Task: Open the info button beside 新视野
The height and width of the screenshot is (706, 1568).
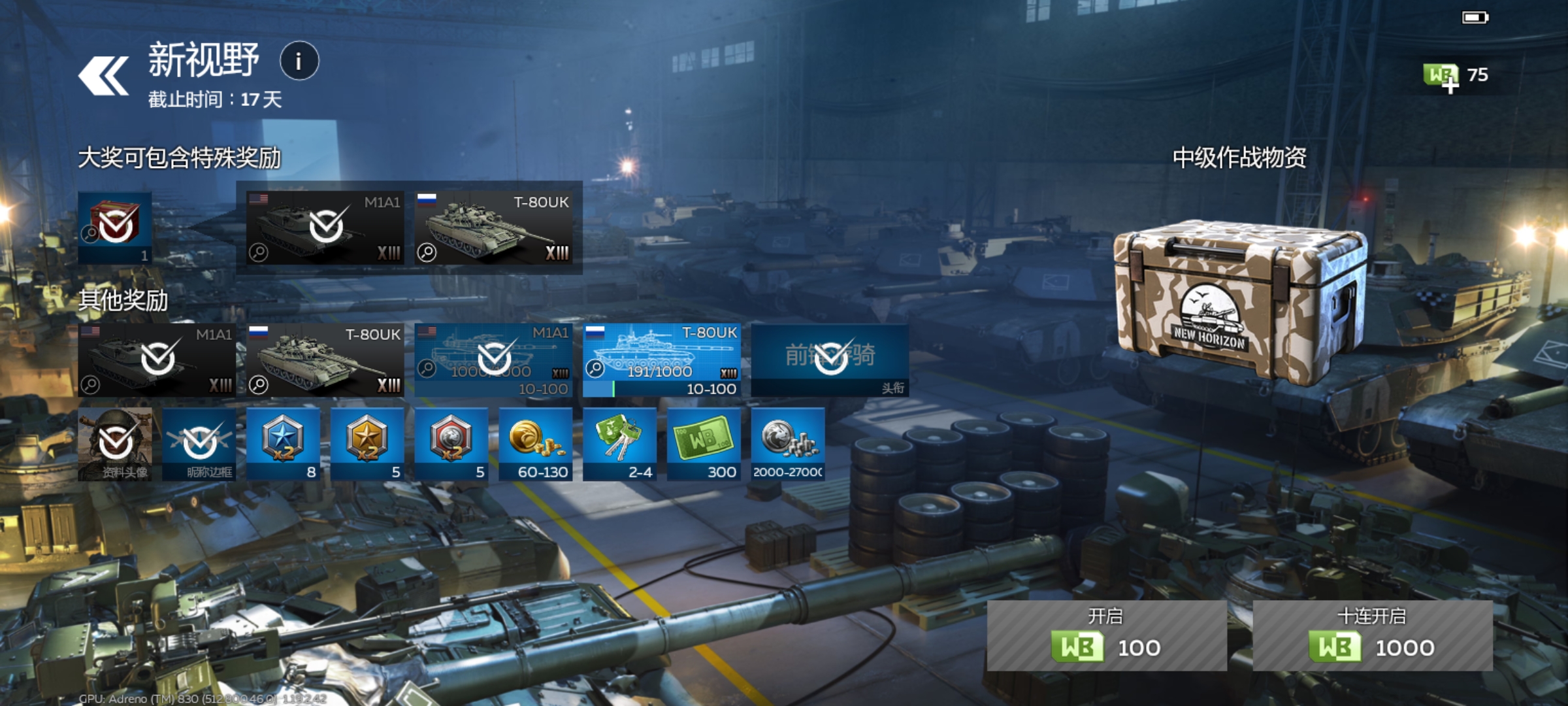Action: [299, 61]
